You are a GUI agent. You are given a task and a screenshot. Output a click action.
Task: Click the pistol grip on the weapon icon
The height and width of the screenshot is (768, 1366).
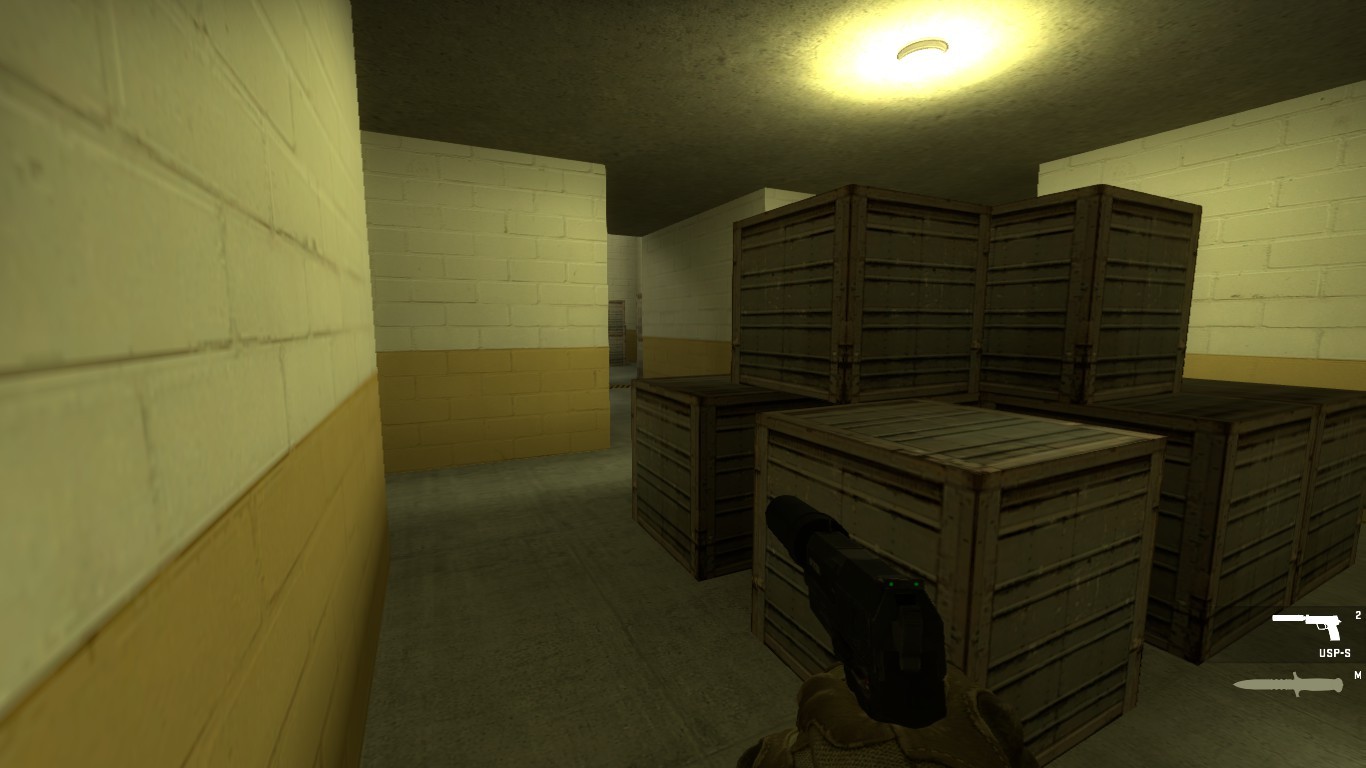click(x=1334, y=634)
